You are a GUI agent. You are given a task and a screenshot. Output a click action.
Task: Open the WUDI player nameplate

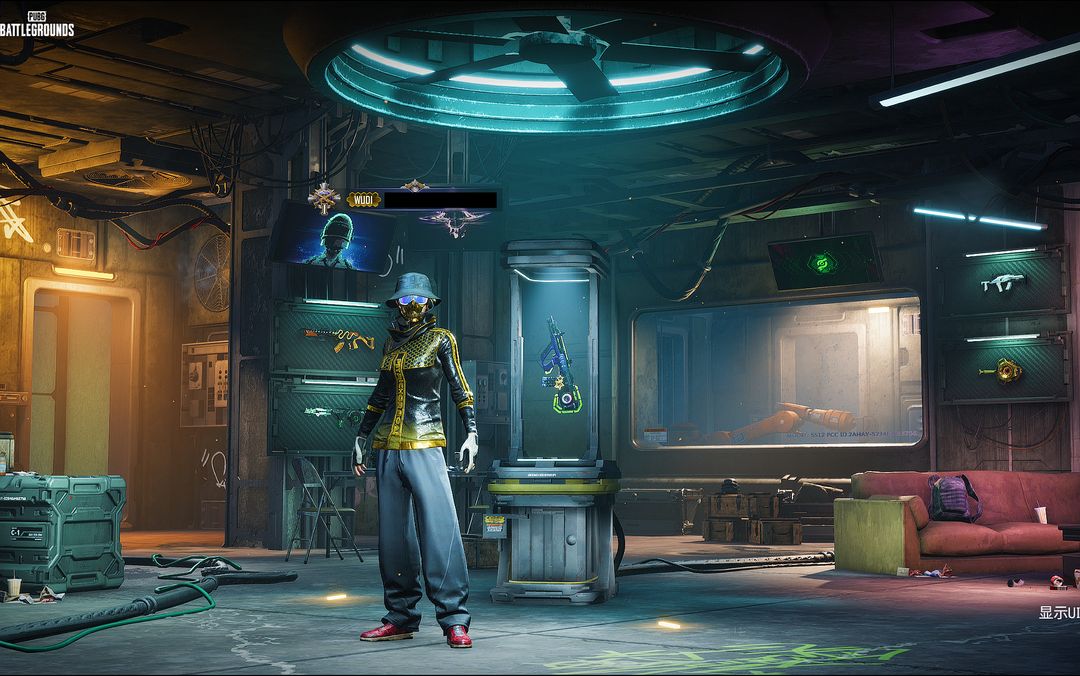click(x=423, y=200)
